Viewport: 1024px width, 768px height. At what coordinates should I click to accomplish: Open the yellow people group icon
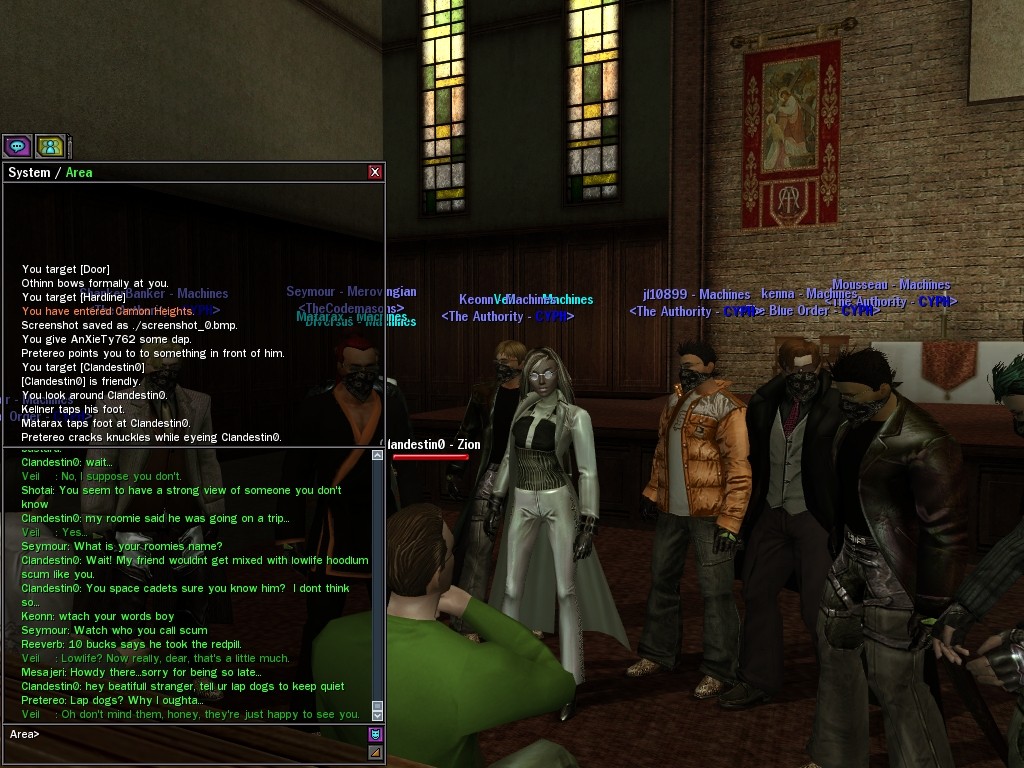50,146
